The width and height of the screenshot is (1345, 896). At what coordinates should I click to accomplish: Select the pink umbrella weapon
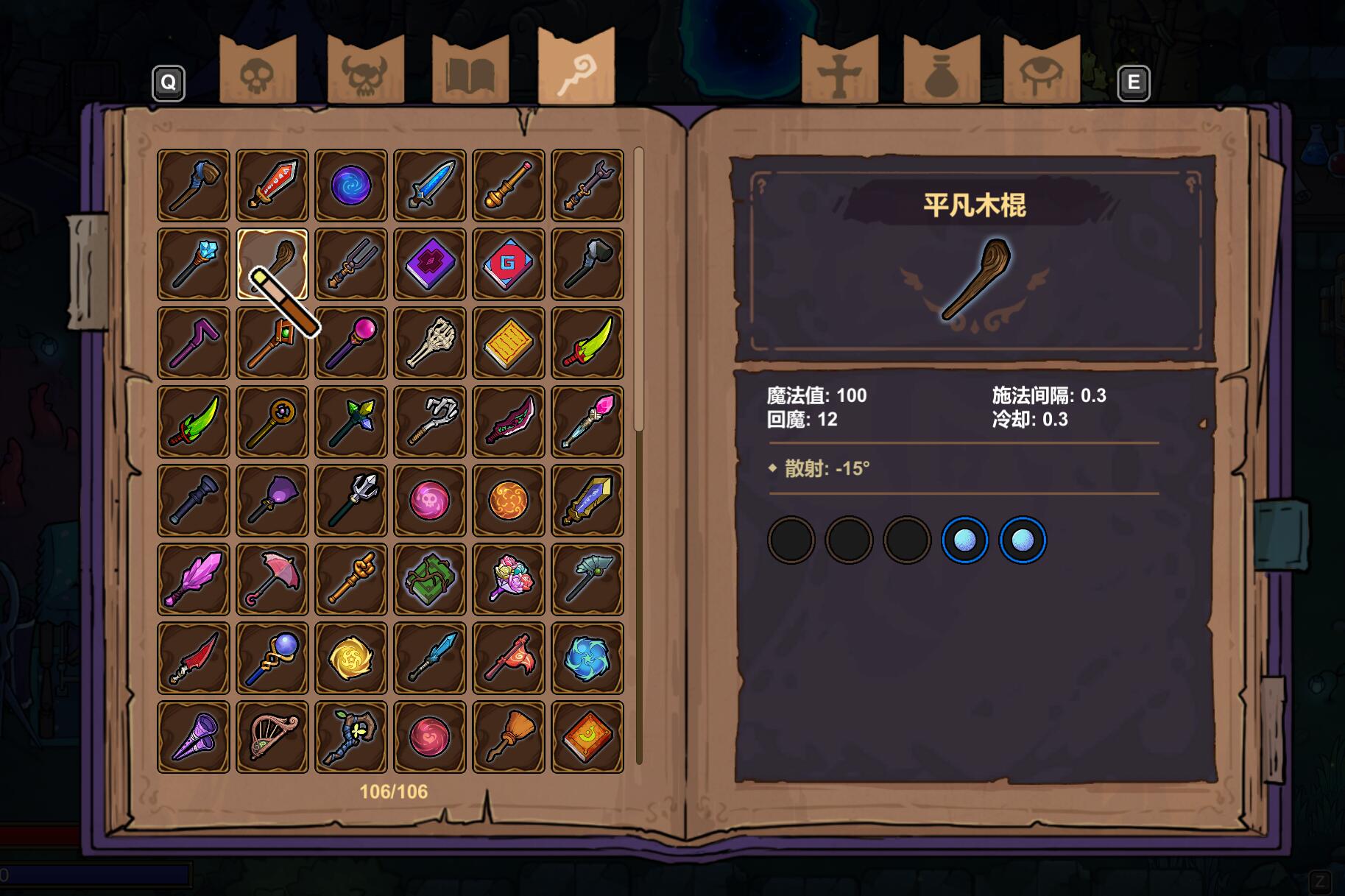click(x=272, y=579)
